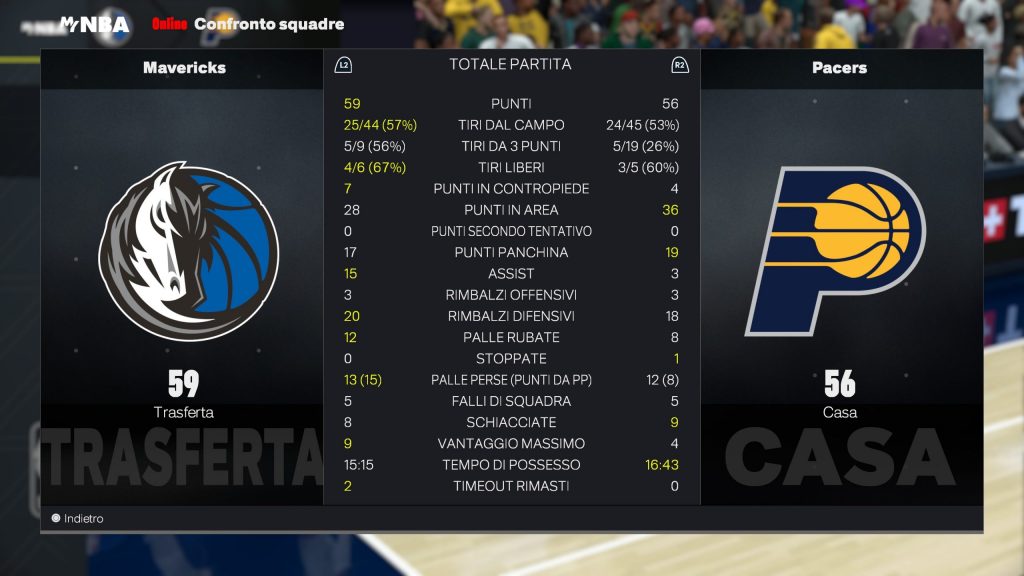Image resolution: width=1024 pixels, height=576 pixels.
Task: Go back with the Indietro button
Action: pyautogui.click(x=78, y=518)
